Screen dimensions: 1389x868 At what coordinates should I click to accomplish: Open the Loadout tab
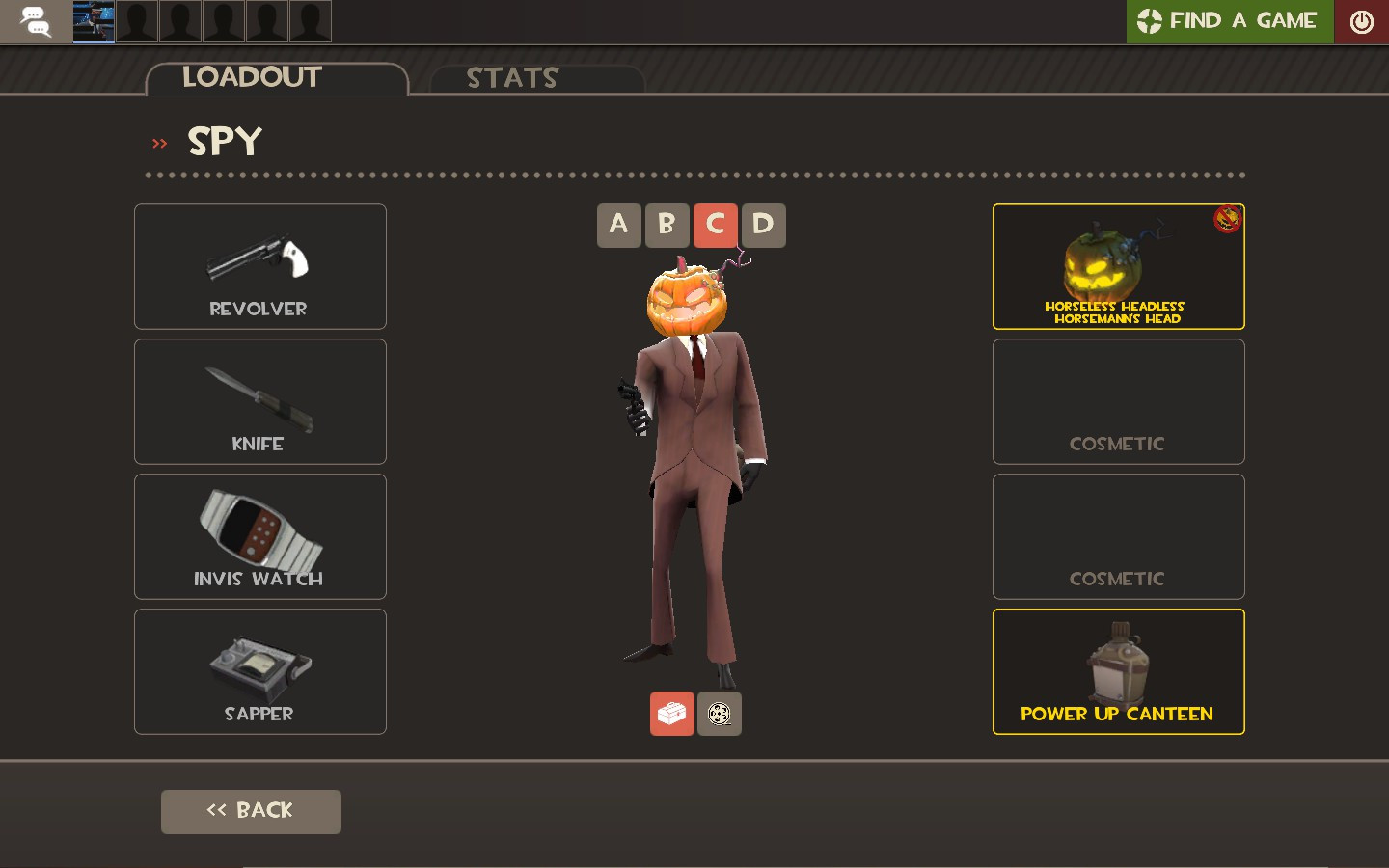click(252, 77)
